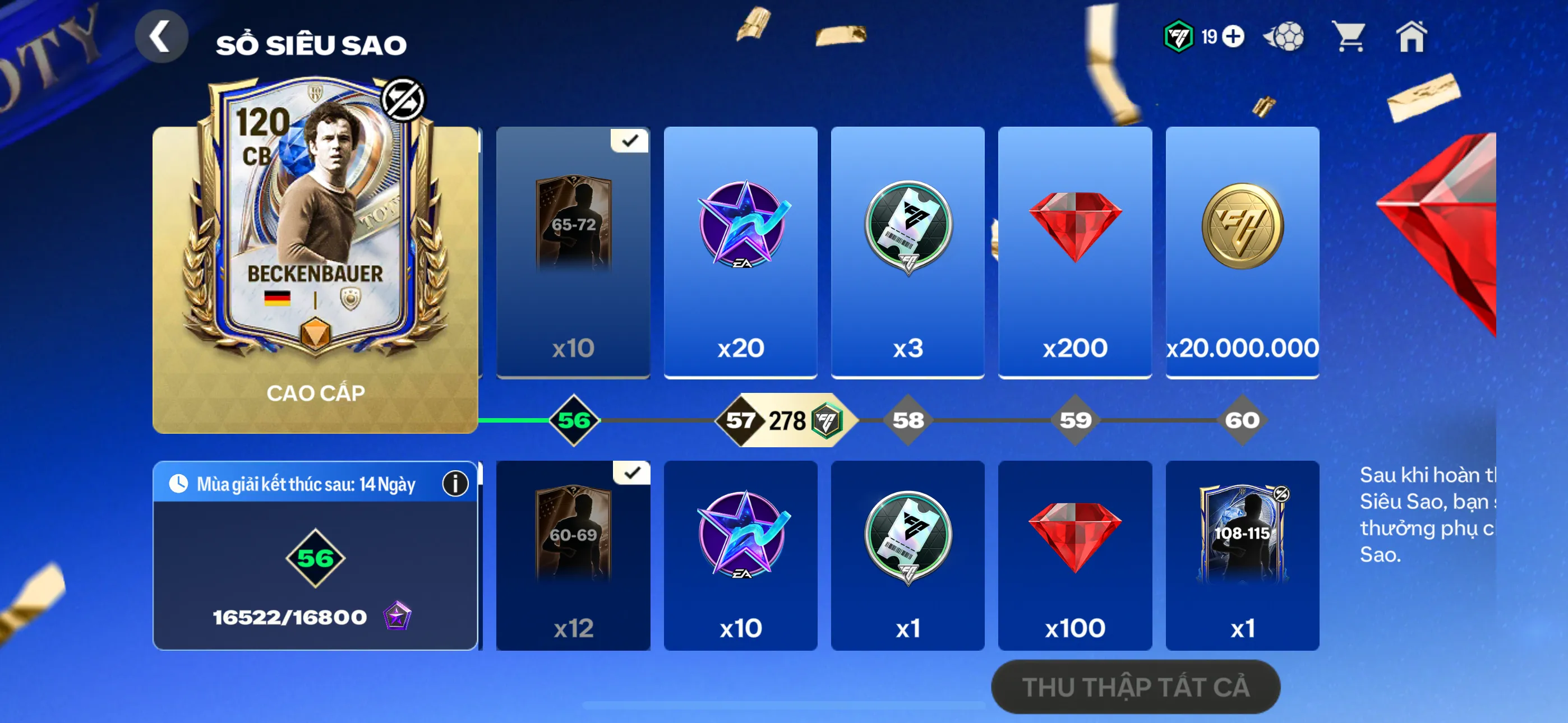Open the football match icon in the top bar
The height and width of the screenshot is (723, 1568).
tap(1284, 38)
